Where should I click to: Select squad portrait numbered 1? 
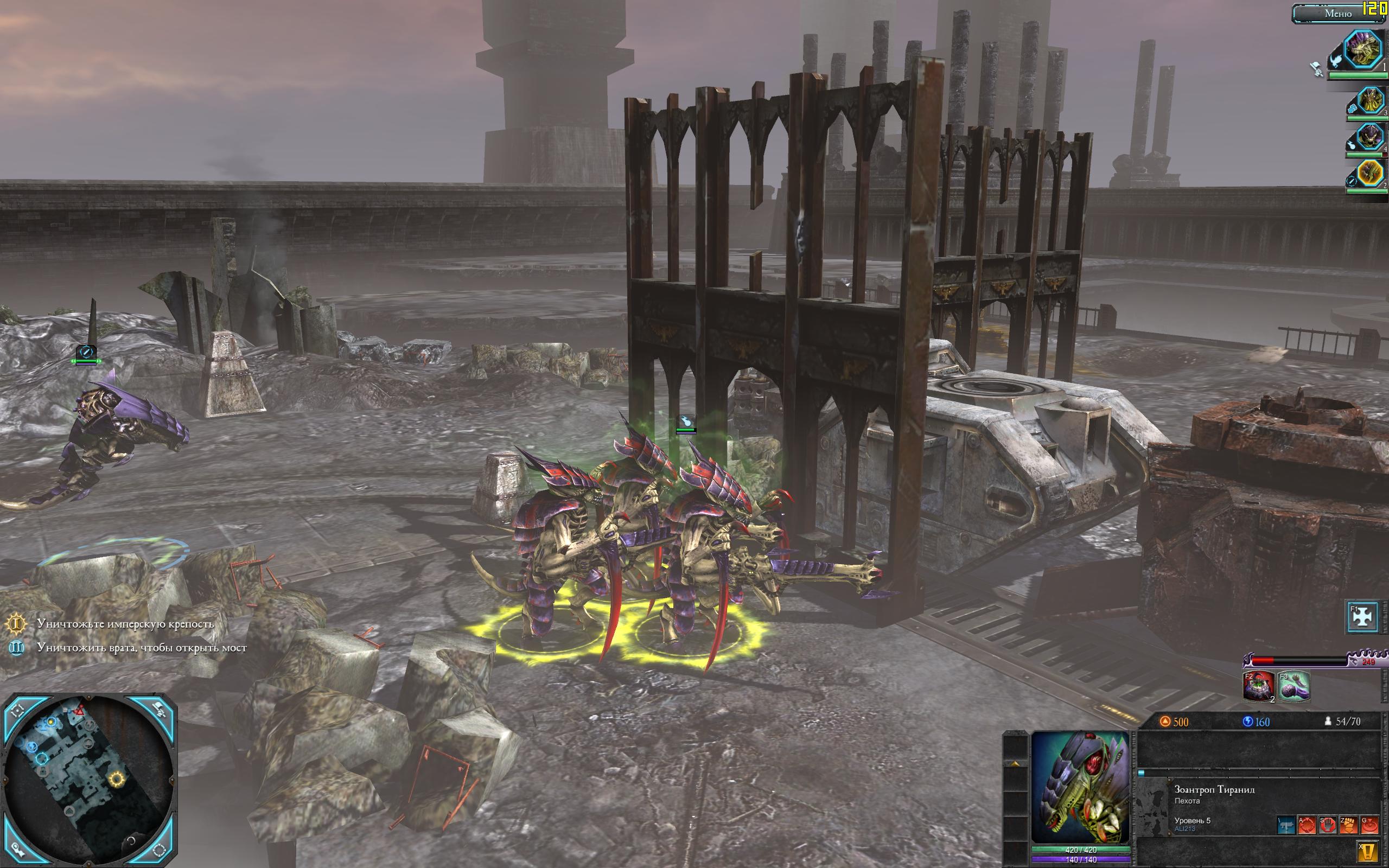click(1363, 51)
